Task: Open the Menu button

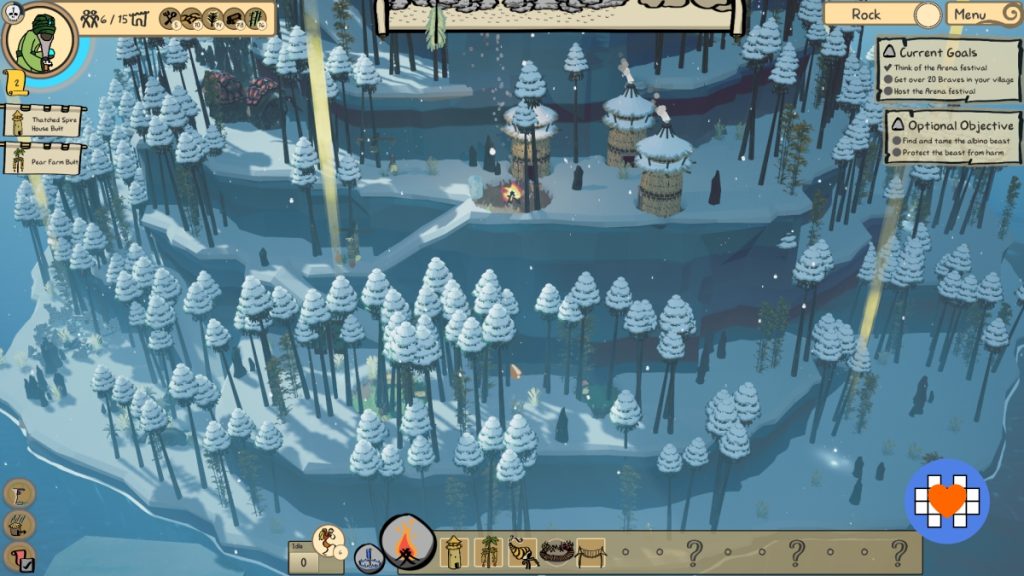Action: (x=970, y=14)
